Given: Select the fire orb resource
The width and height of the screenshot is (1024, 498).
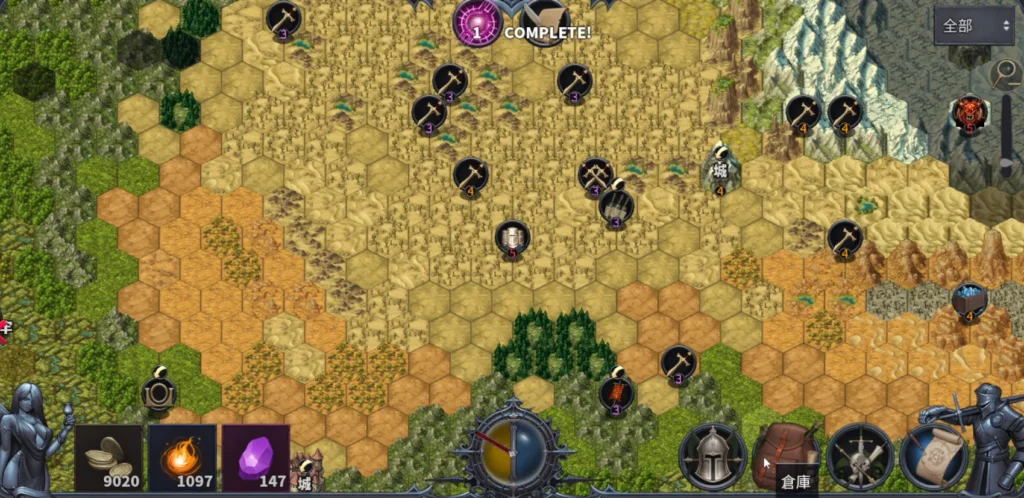Looking at the screenshot, I should (x=182, y=458).
